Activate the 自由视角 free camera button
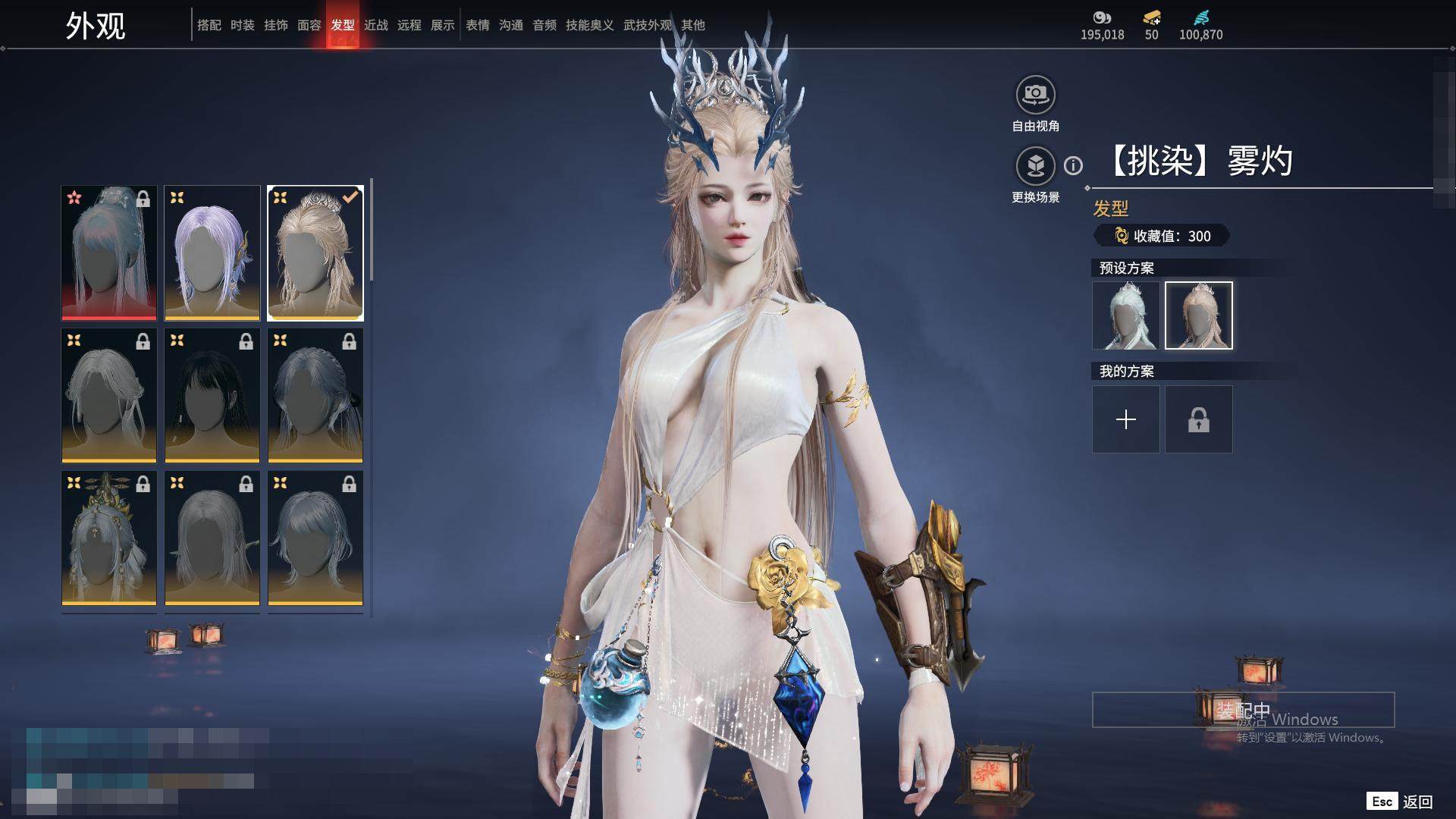Image resolution: width=1456 pixels, height=819 pixels. (1035, 95)
